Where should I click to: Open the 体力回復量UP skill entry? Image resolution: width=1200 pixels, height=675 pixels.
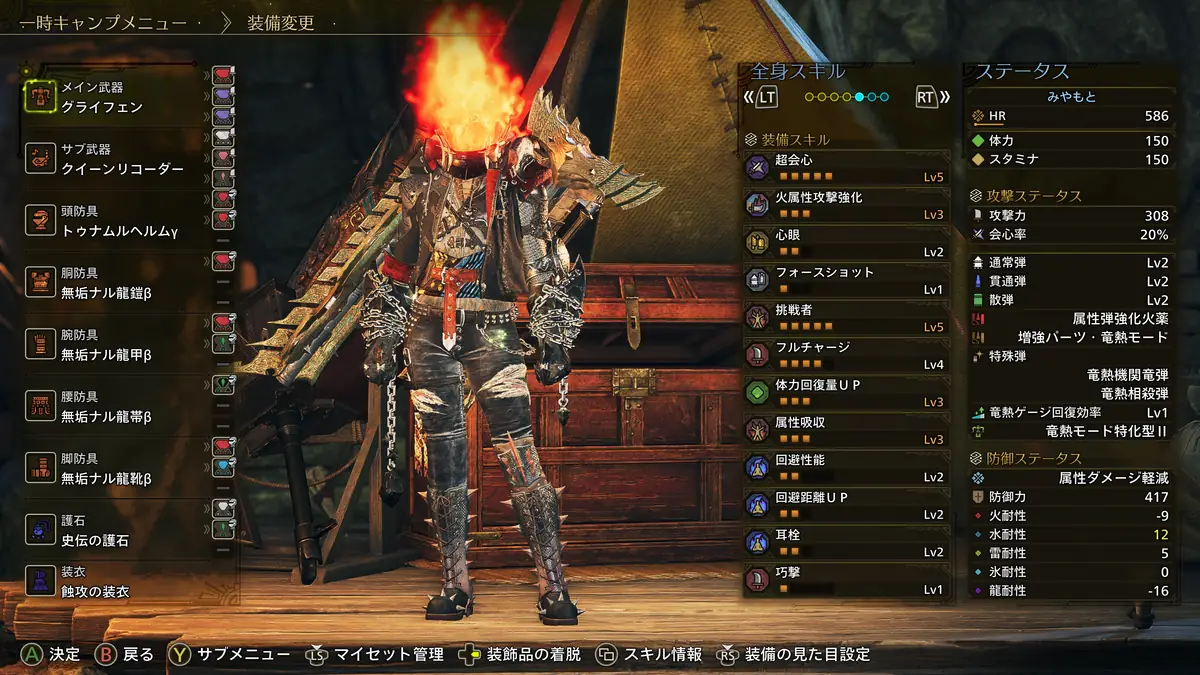[x=845, y=393]
